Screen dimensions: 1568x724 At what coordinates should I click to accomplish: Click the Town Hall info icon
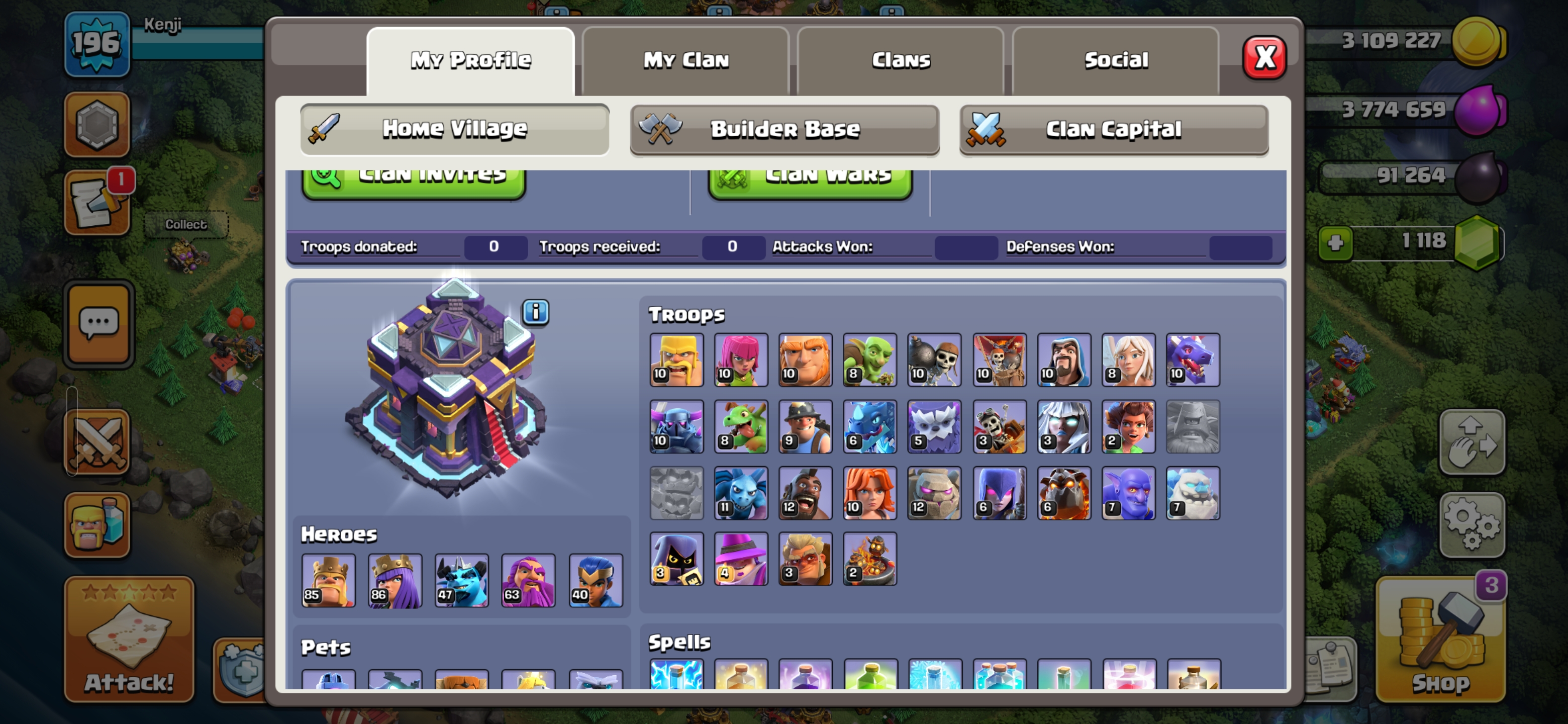coord(536,312)
